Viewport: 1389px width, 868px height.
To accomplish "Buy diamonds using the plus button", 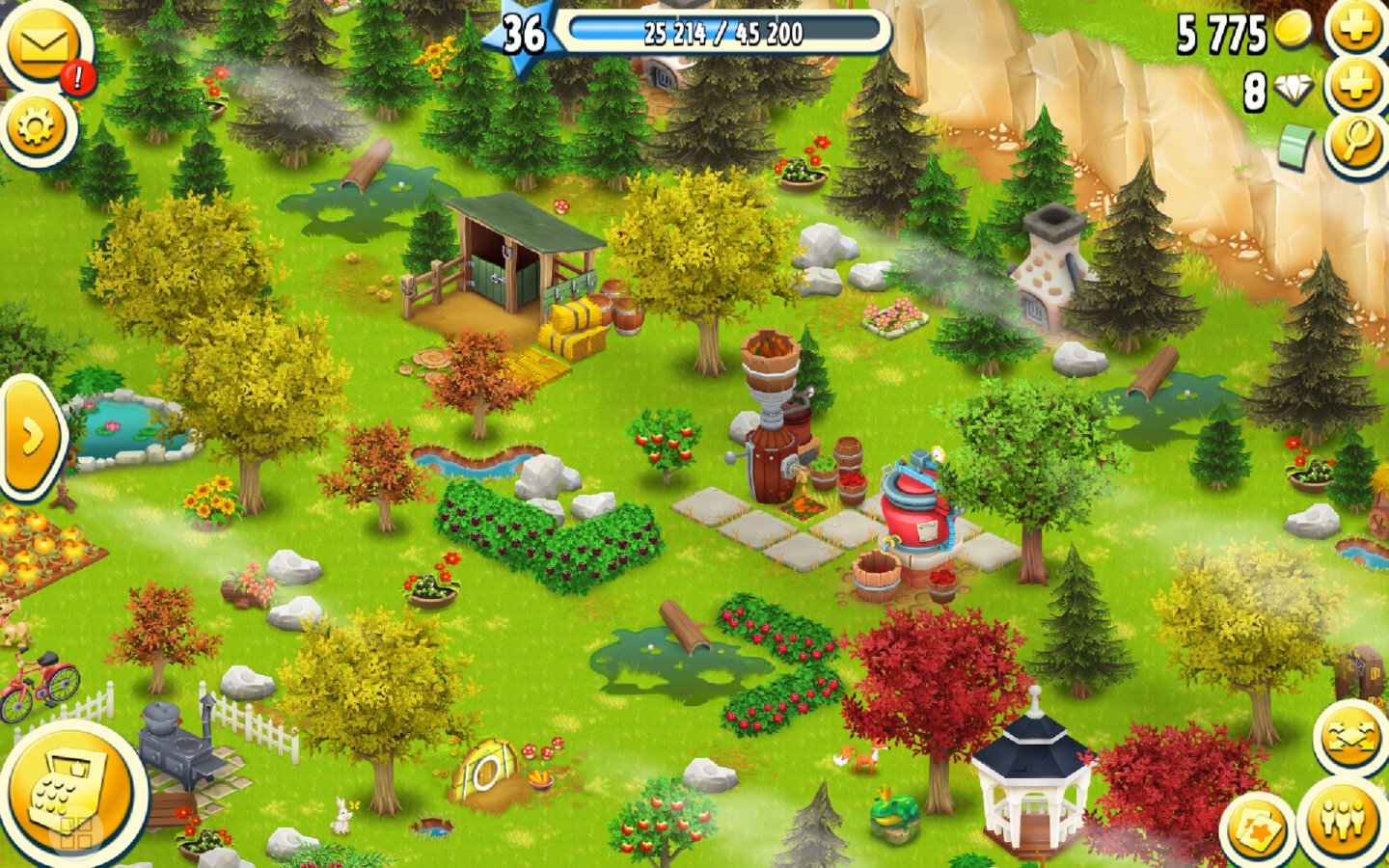I will coord(1357,88).
